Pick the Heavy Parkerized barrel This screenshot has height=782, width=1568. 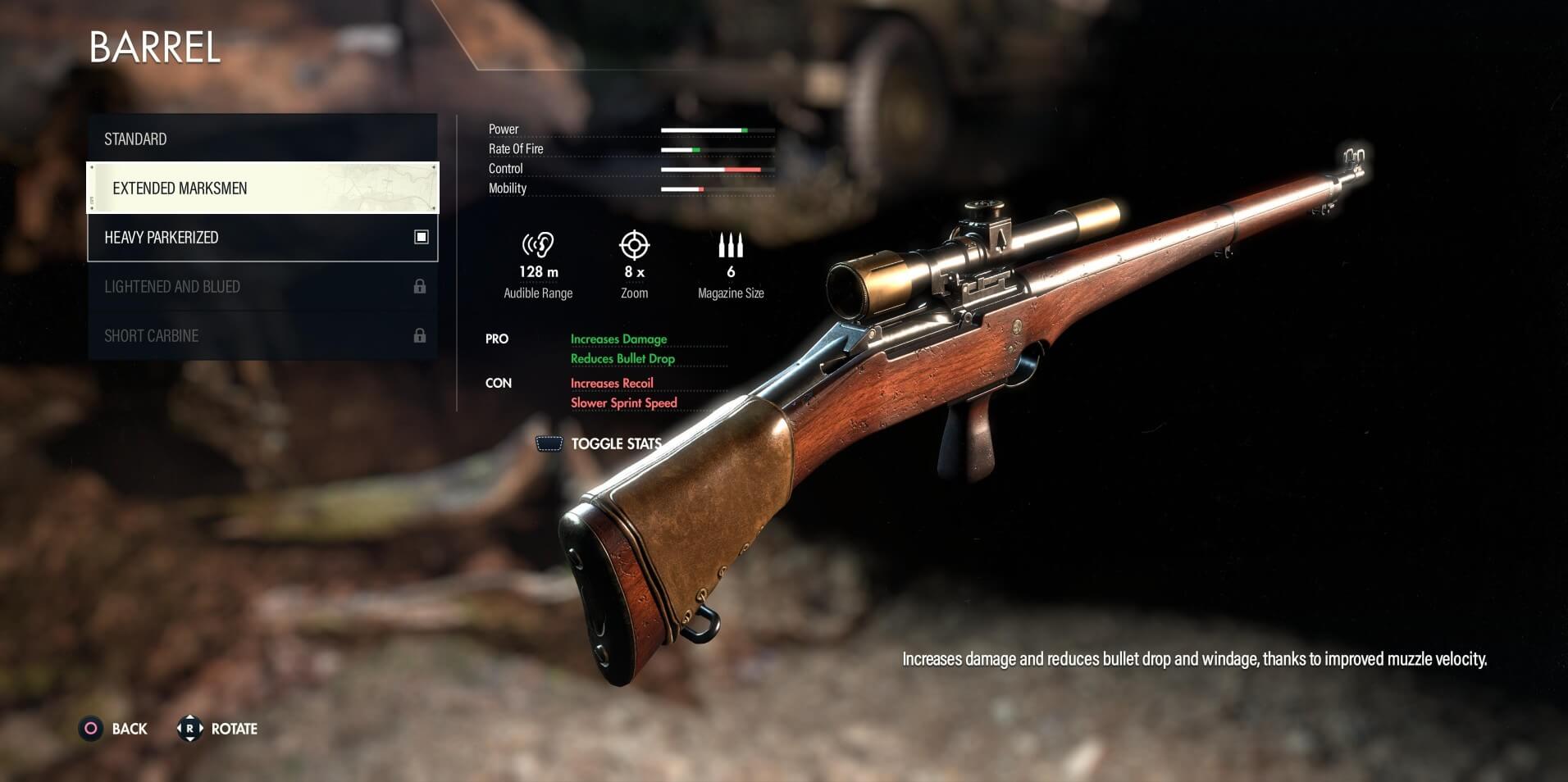262,237
